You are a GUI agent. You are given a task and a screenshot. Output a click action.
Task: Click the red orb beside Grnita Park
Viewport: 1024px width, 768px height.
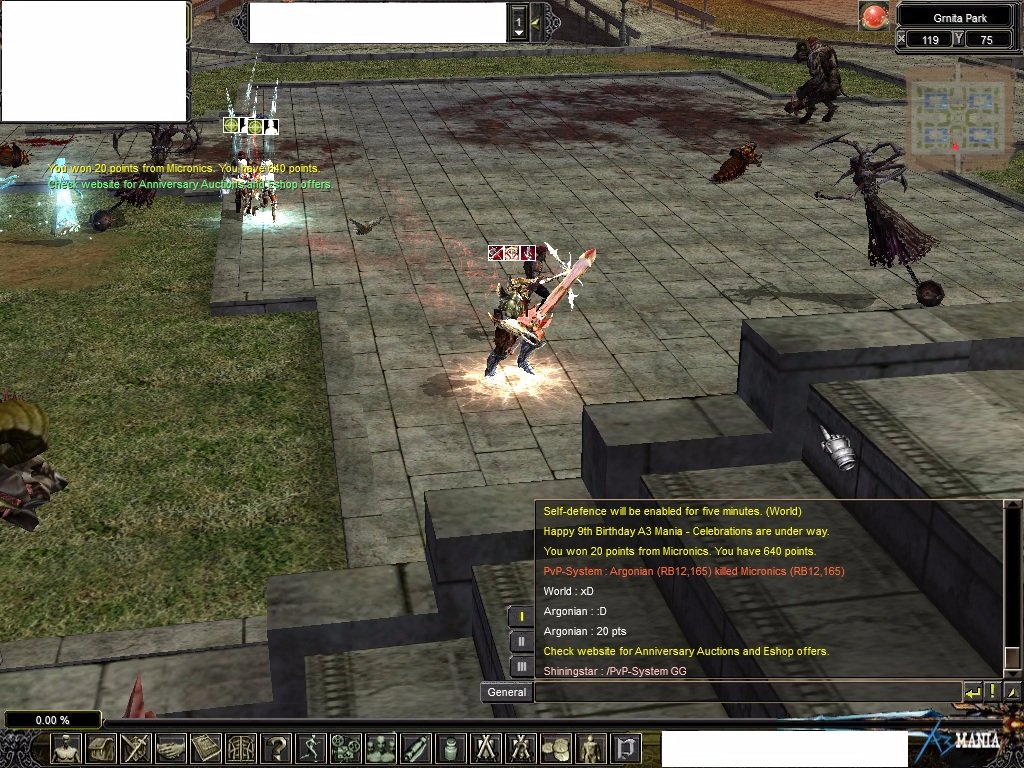coord(875,17)
